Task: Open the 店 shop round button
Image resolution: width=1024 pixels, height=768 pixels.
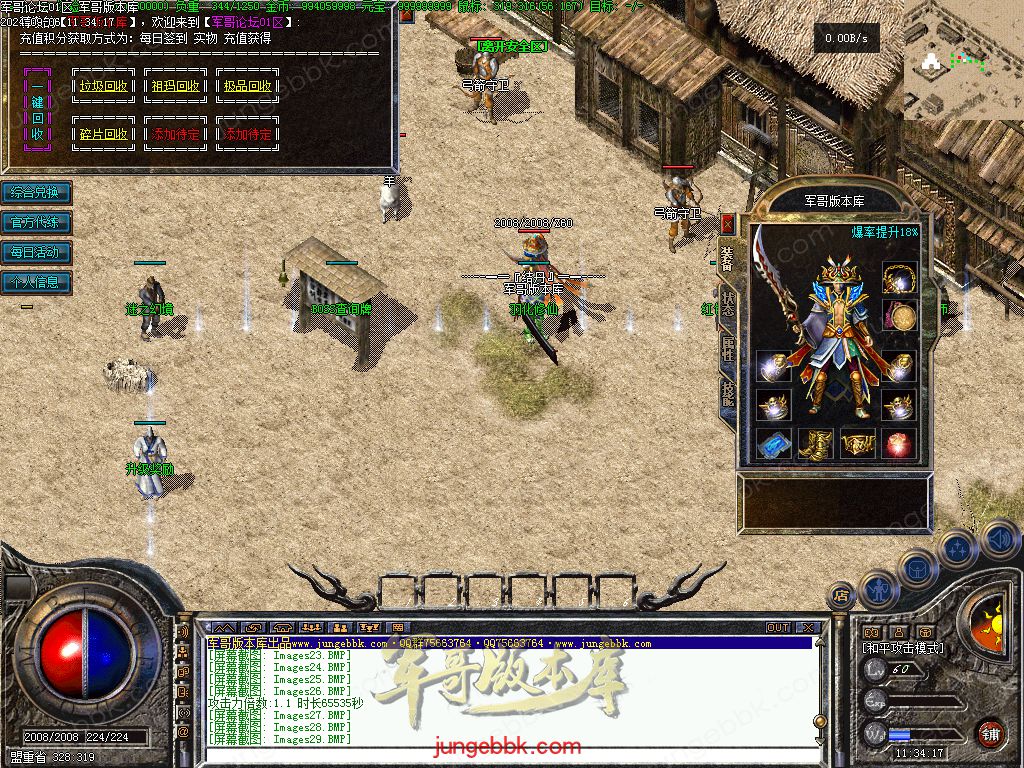Action: point(841,596)
